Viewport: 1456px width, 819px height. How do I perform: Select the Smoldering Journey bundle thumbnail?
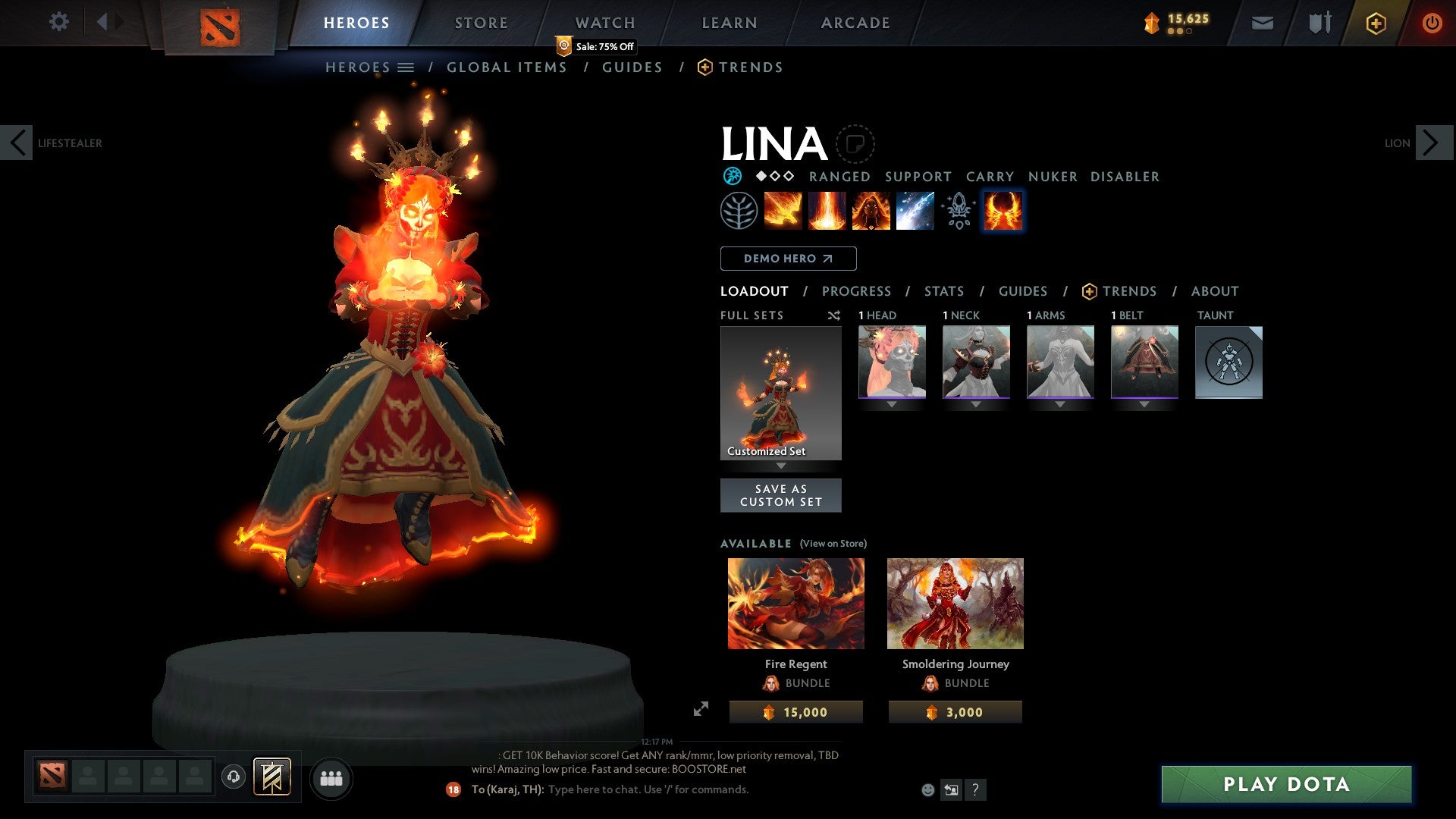(955, 603)
